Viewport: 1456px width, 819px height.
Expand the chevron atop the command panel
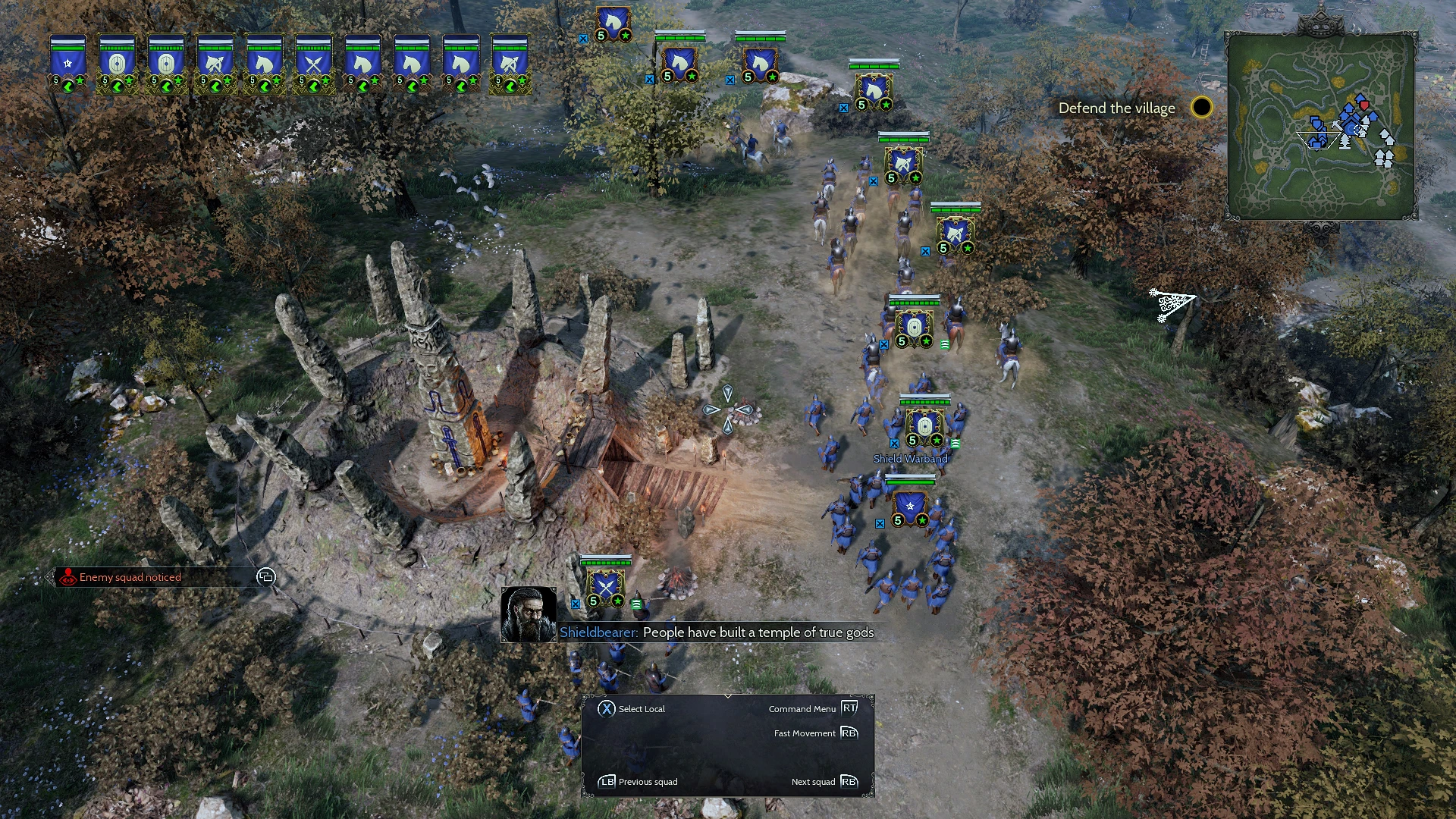tap(726, 696)
